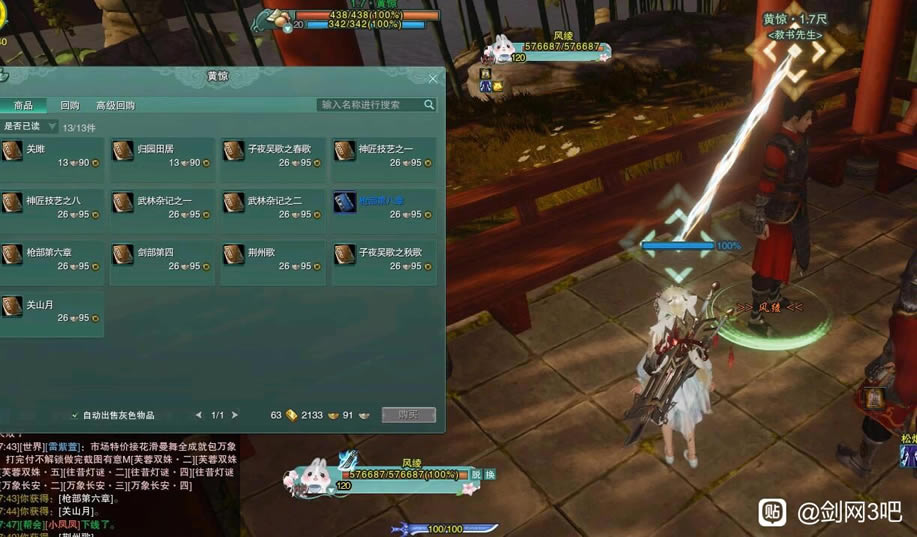Open the 是否已读 filter dropdown
Viewport: 917px width, 537px height.
coord(29,127)
